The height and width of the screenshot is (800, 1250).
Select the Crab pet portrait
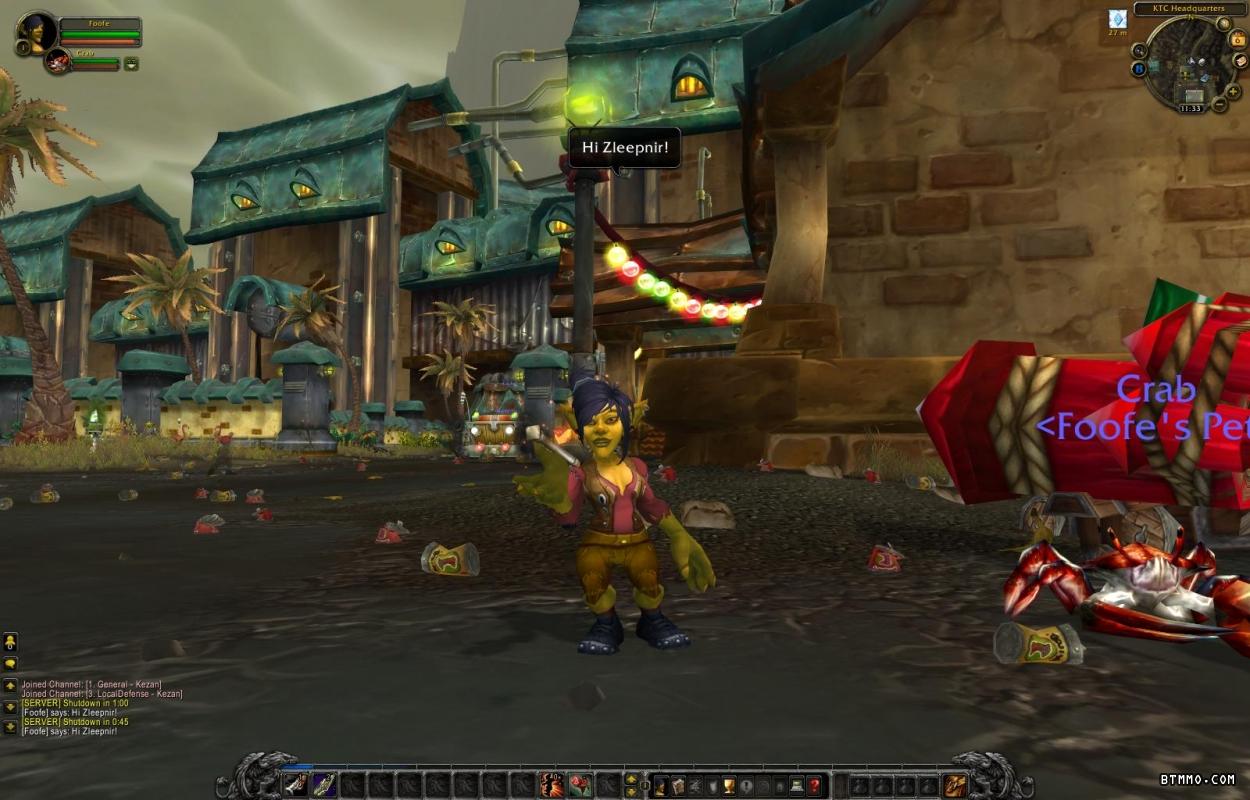57,61
